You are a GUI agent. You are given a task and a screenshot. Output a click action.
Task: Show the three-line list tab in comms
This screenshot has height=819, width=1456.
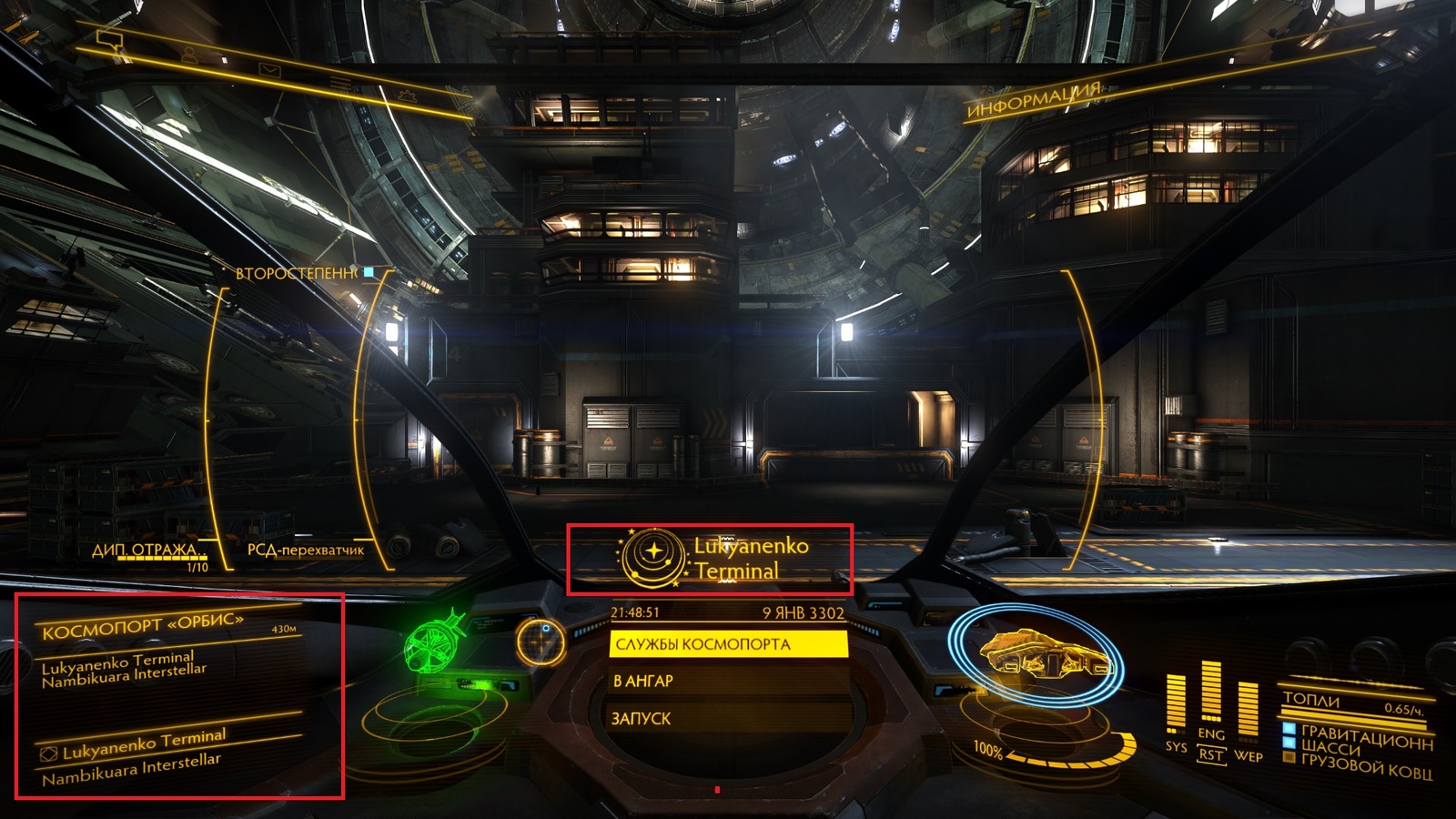coord(340,83)
